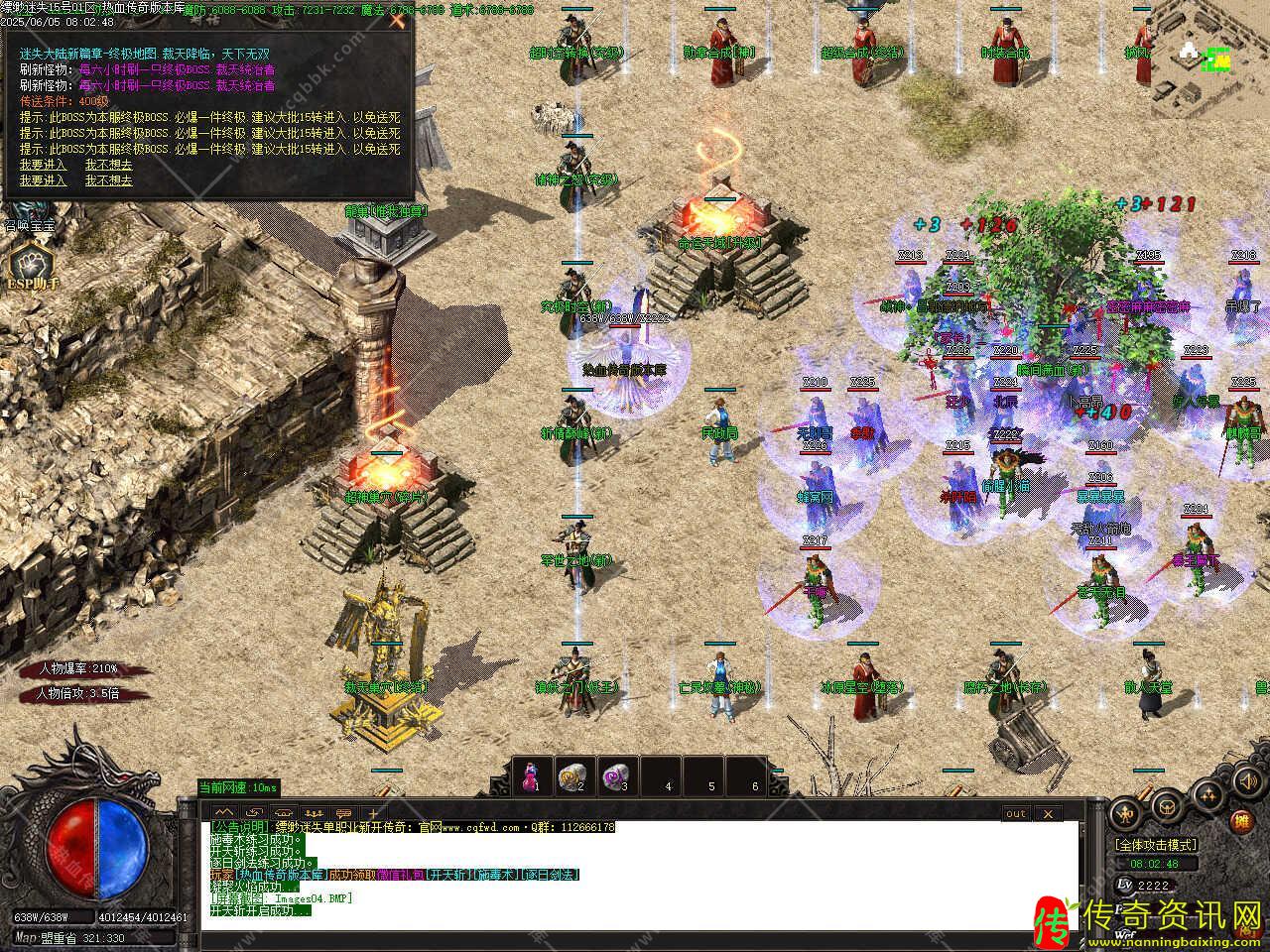The image size is (1270, 952).
Task: Open the 摊 stall button
Action: click(x=1241, y=821)
